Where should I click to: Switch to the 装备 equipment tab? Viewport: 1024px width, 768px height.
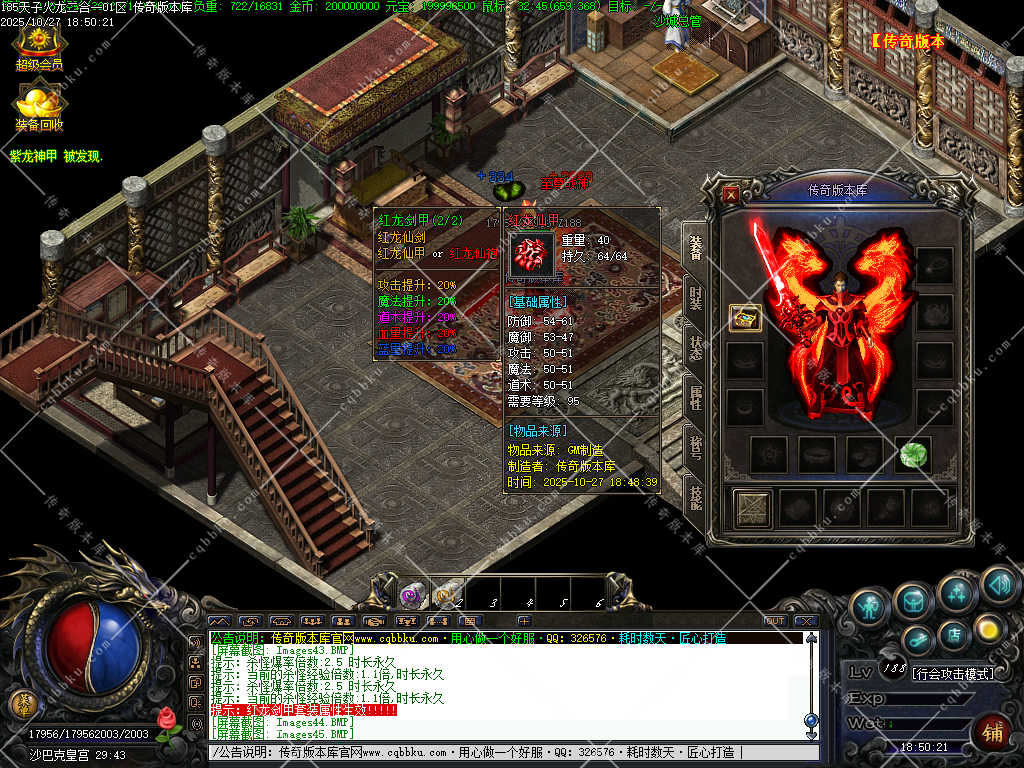694,246
